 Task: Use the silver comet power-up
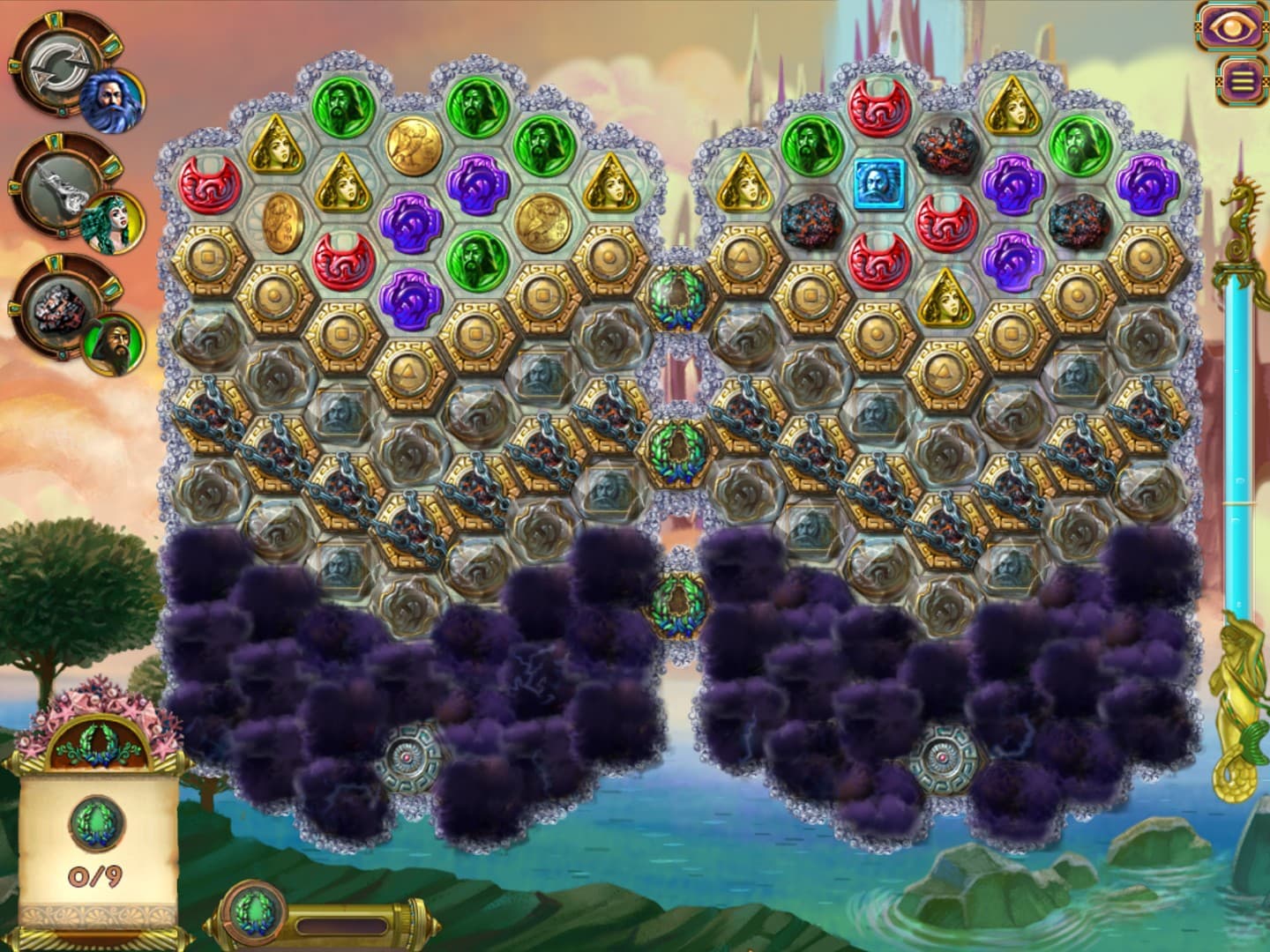(x=55, y=187)
